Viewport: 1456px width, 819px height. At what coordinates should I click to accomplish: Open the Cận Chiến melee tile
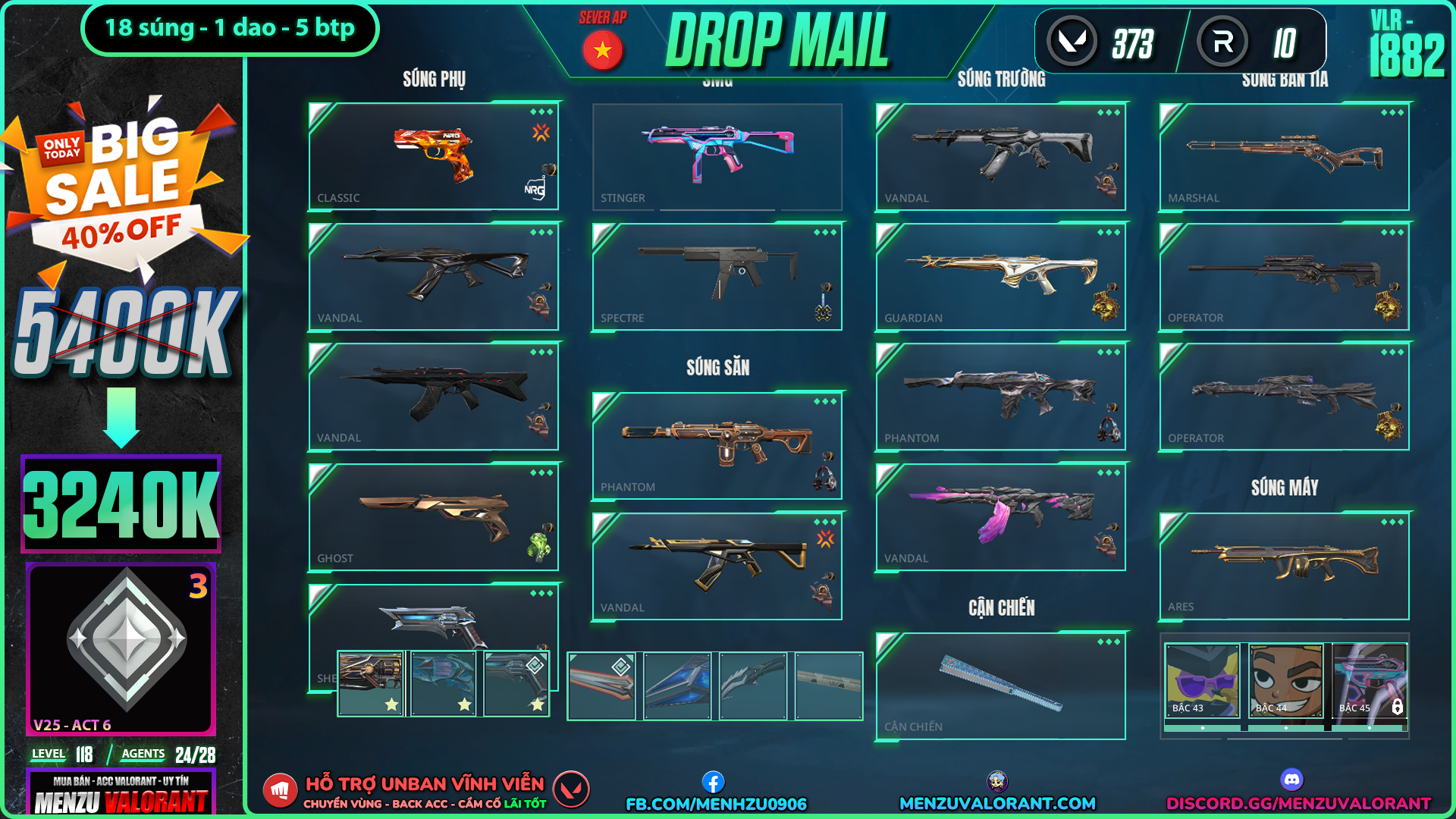[x=1000, y=686]
